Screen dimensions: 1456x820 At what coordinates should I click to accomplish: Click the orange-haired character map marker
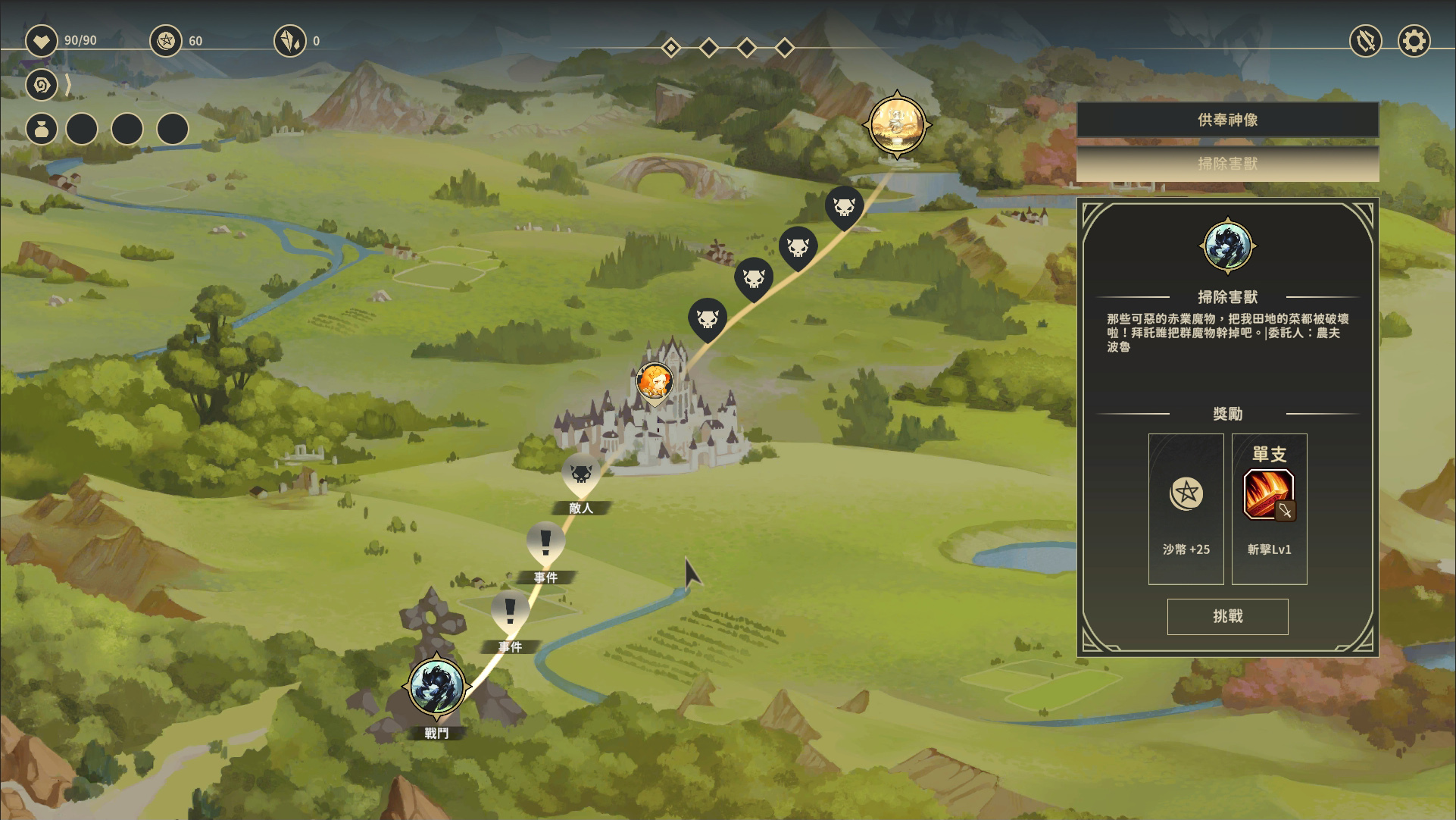click(655, 381)
